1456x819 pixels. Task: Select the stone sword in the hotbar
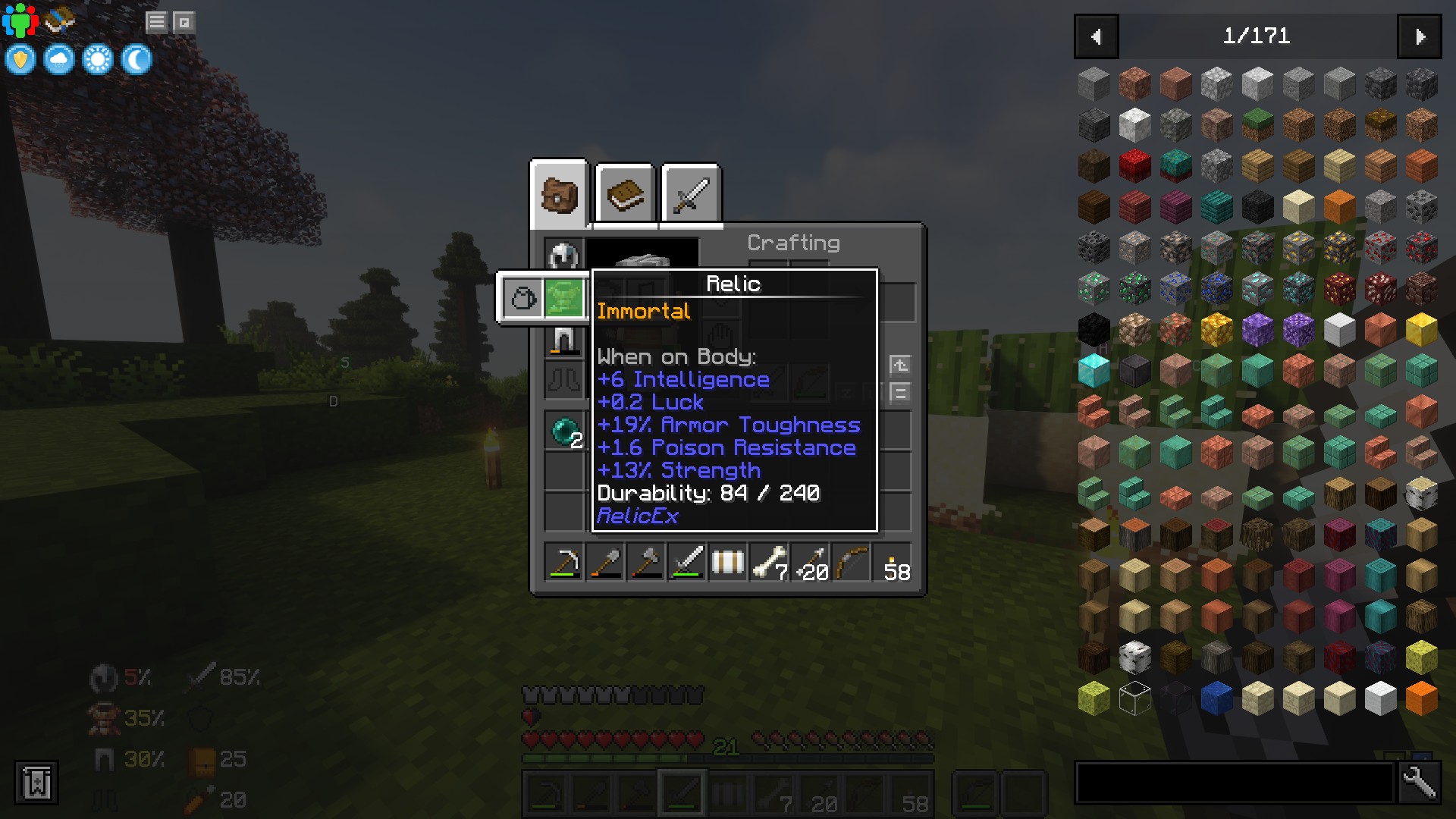pyautogui.click(x=686, y=562)
